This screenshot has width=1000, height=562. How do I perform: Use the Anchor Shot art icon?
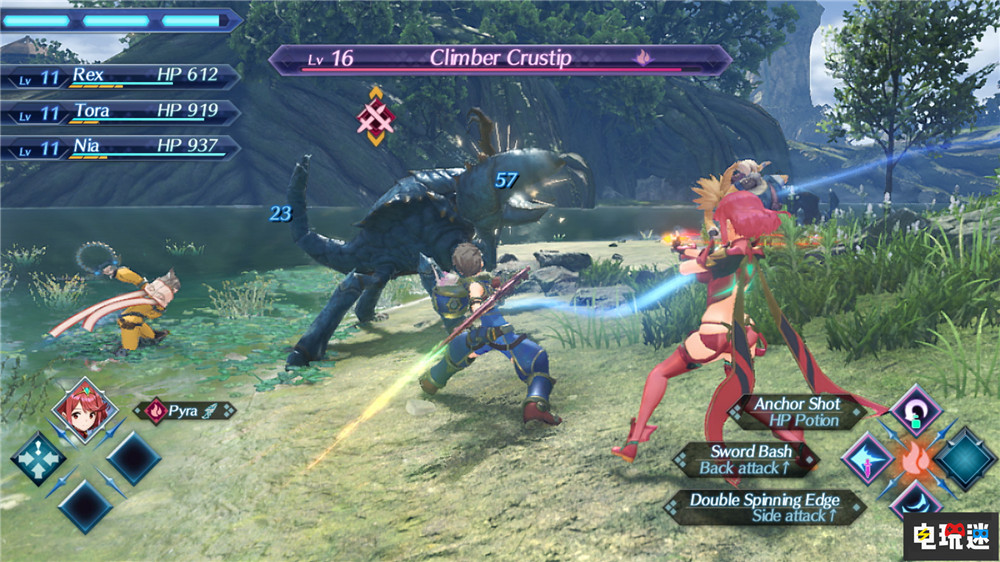click(914, 409)
